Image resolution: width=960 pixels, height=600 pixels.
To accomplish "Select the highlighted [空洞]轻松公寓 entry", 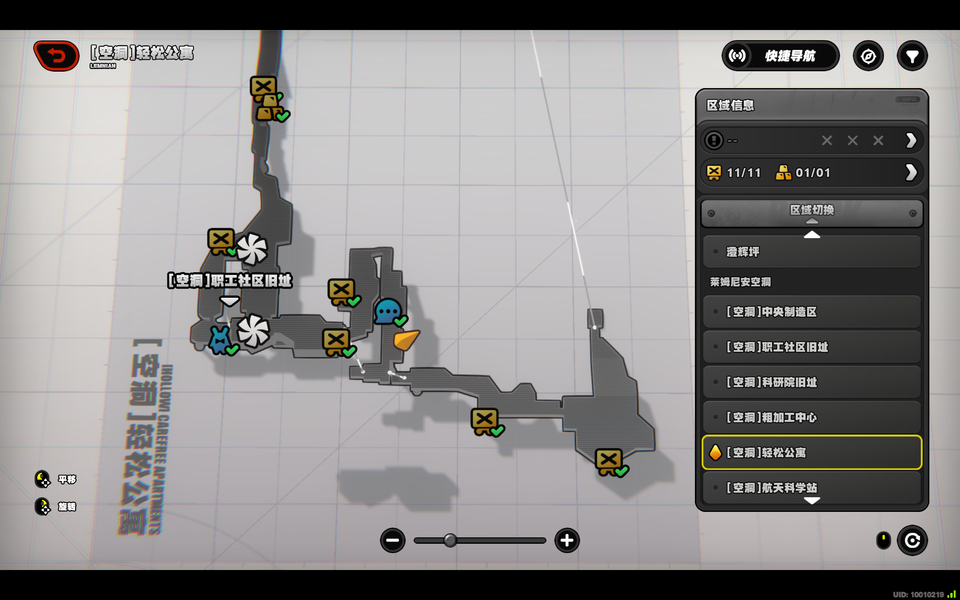I will click(811, 452).
